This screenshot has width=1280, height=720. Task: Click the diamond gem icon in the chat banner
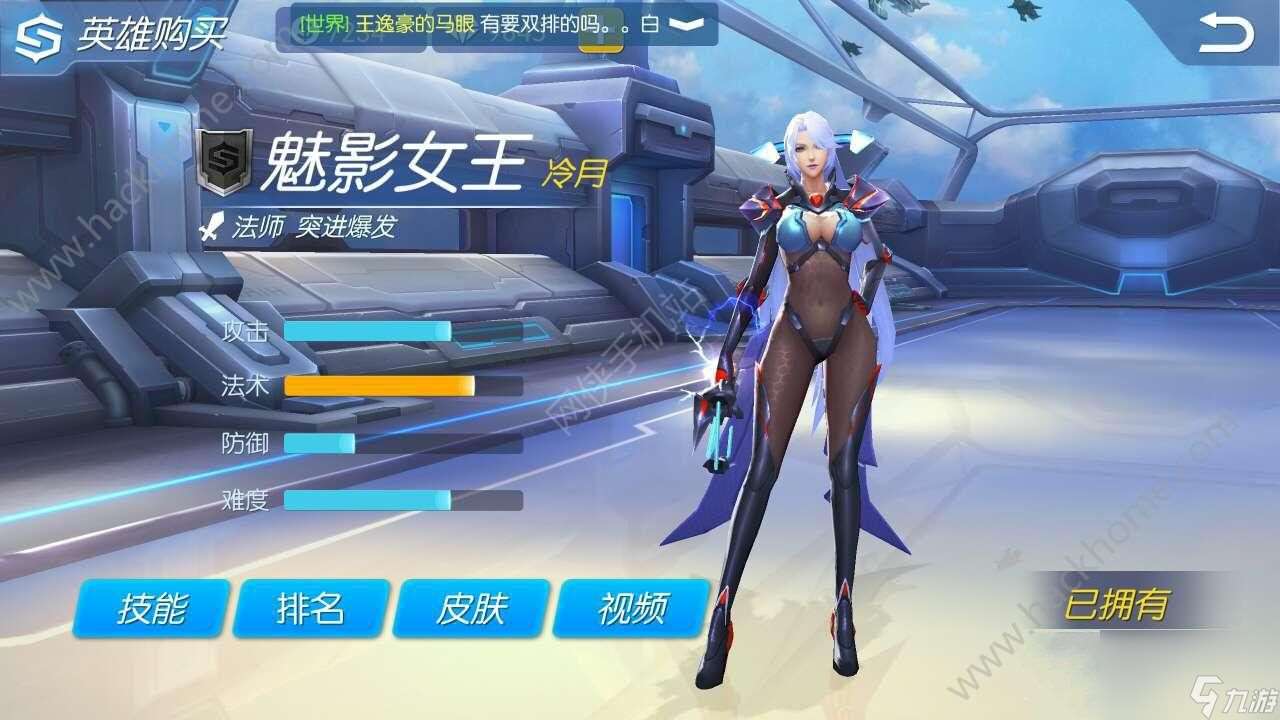(463, 36)
